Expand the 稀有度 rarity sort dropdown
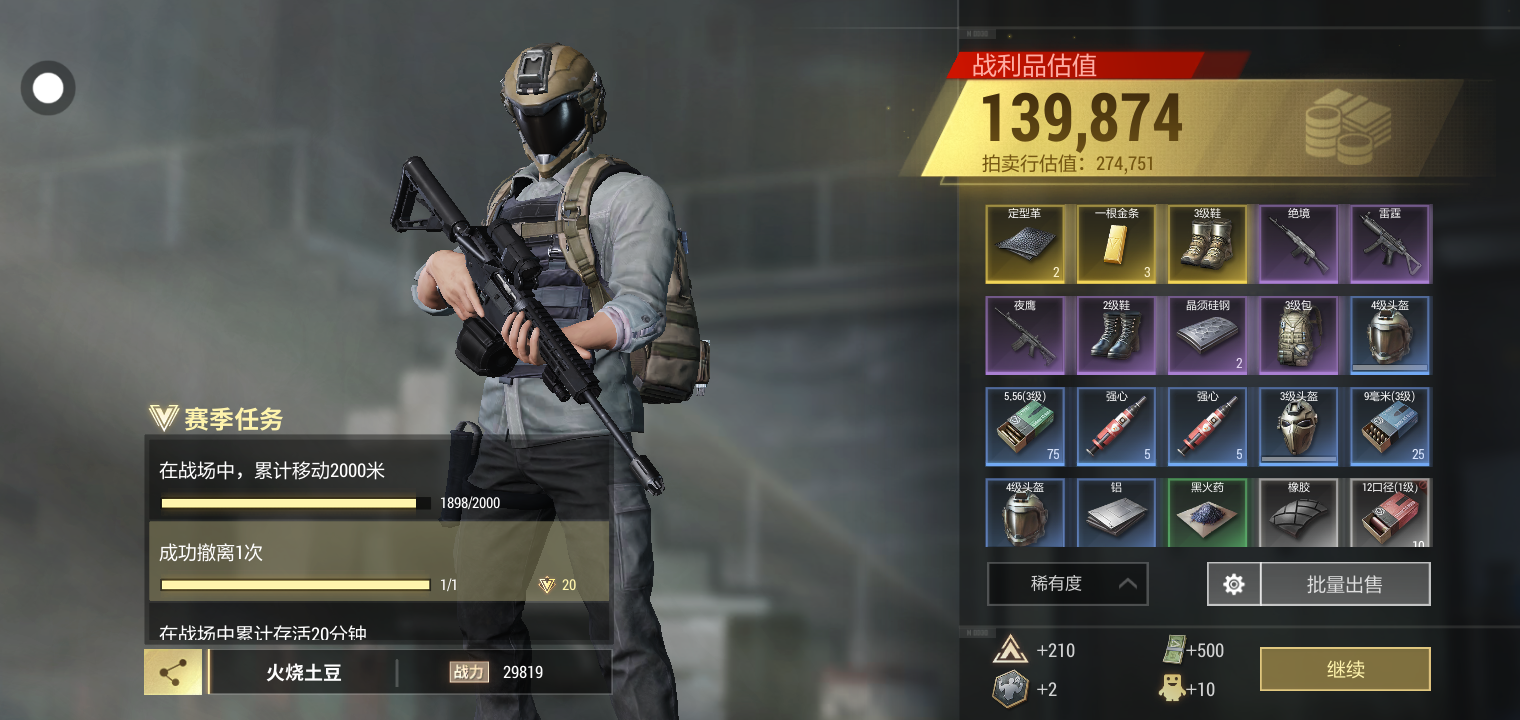1520x720 pixels. click(1067, 584)
